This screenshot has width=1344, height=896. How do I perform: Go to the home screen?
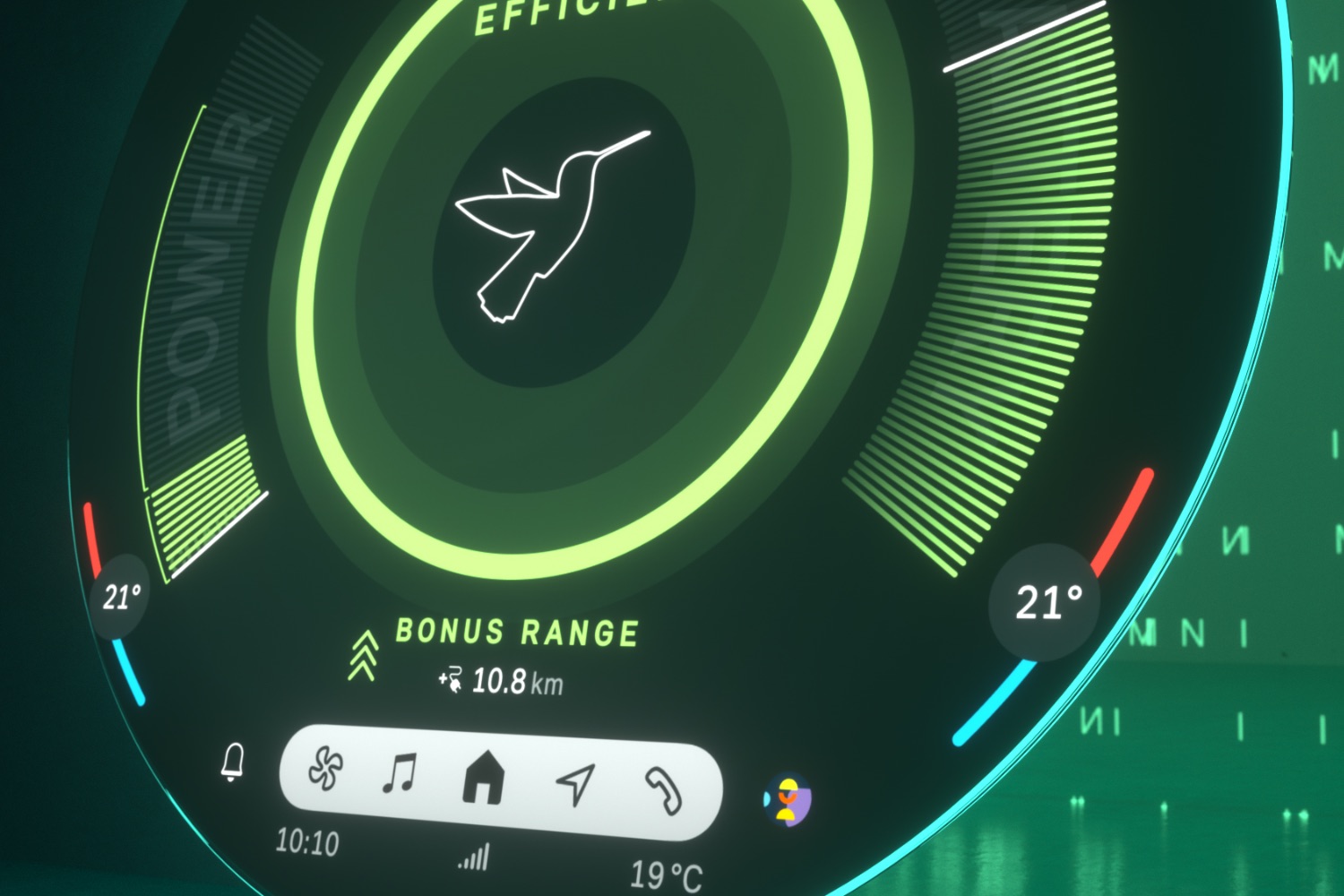click(484, 778)
